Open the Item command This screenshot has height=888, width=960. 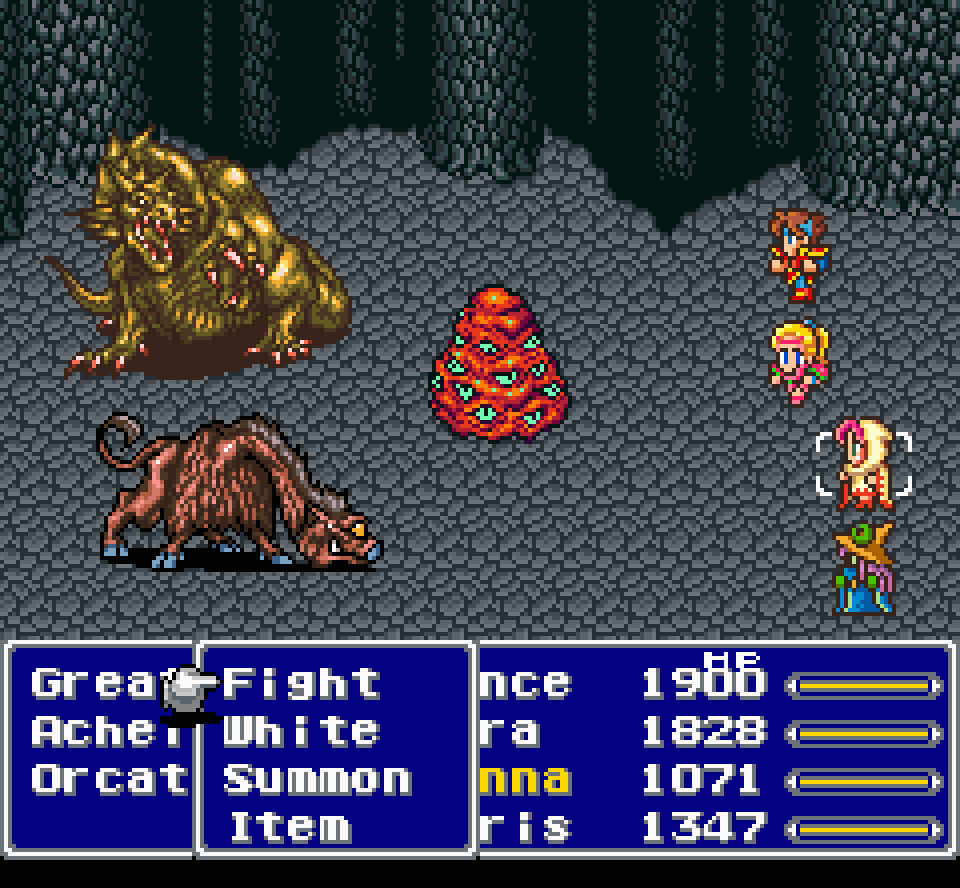pyautogui.click(x=290, y=827)
